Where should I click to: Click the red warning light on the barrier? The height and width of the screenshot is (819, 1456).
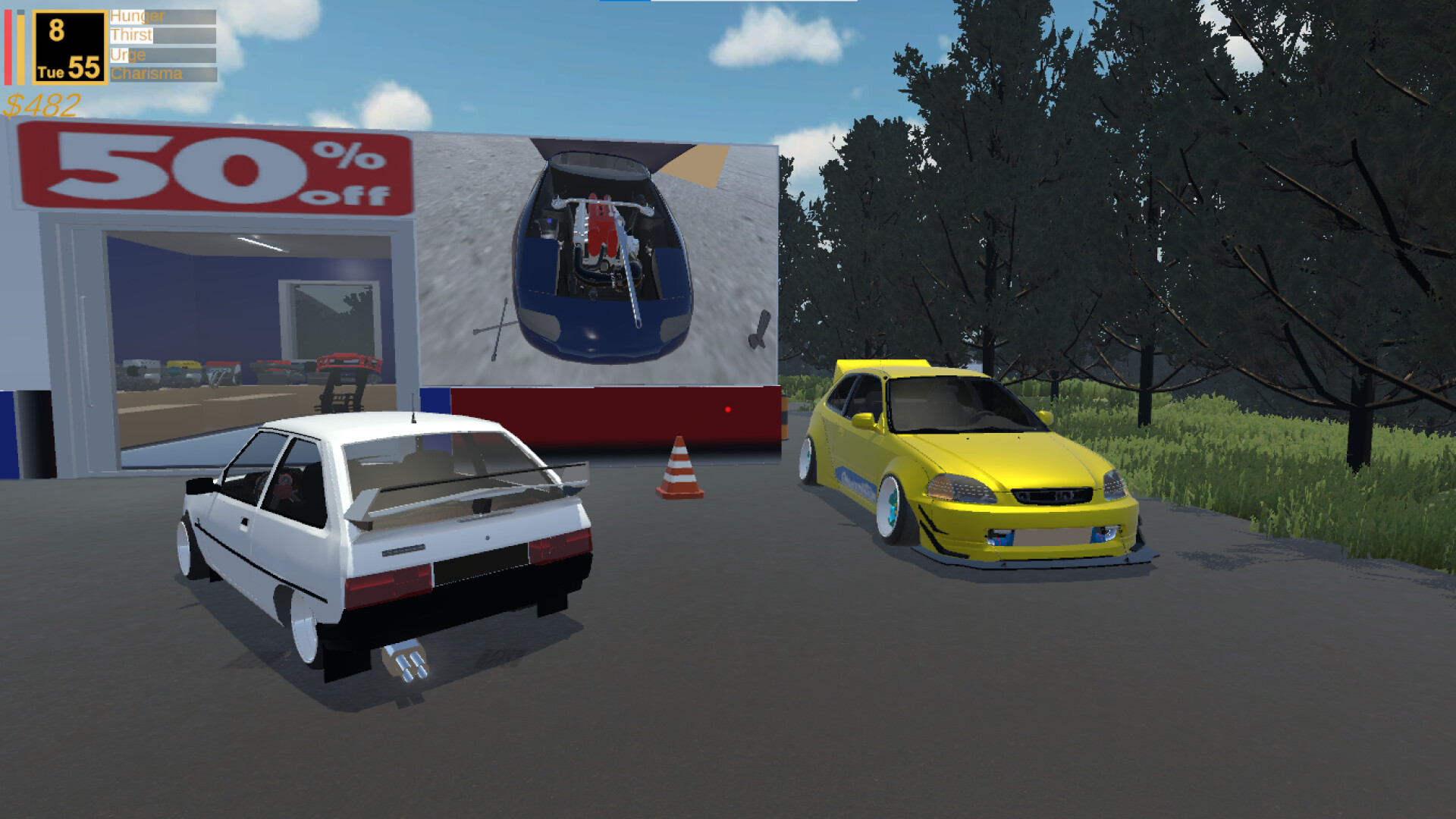point(729,409)
